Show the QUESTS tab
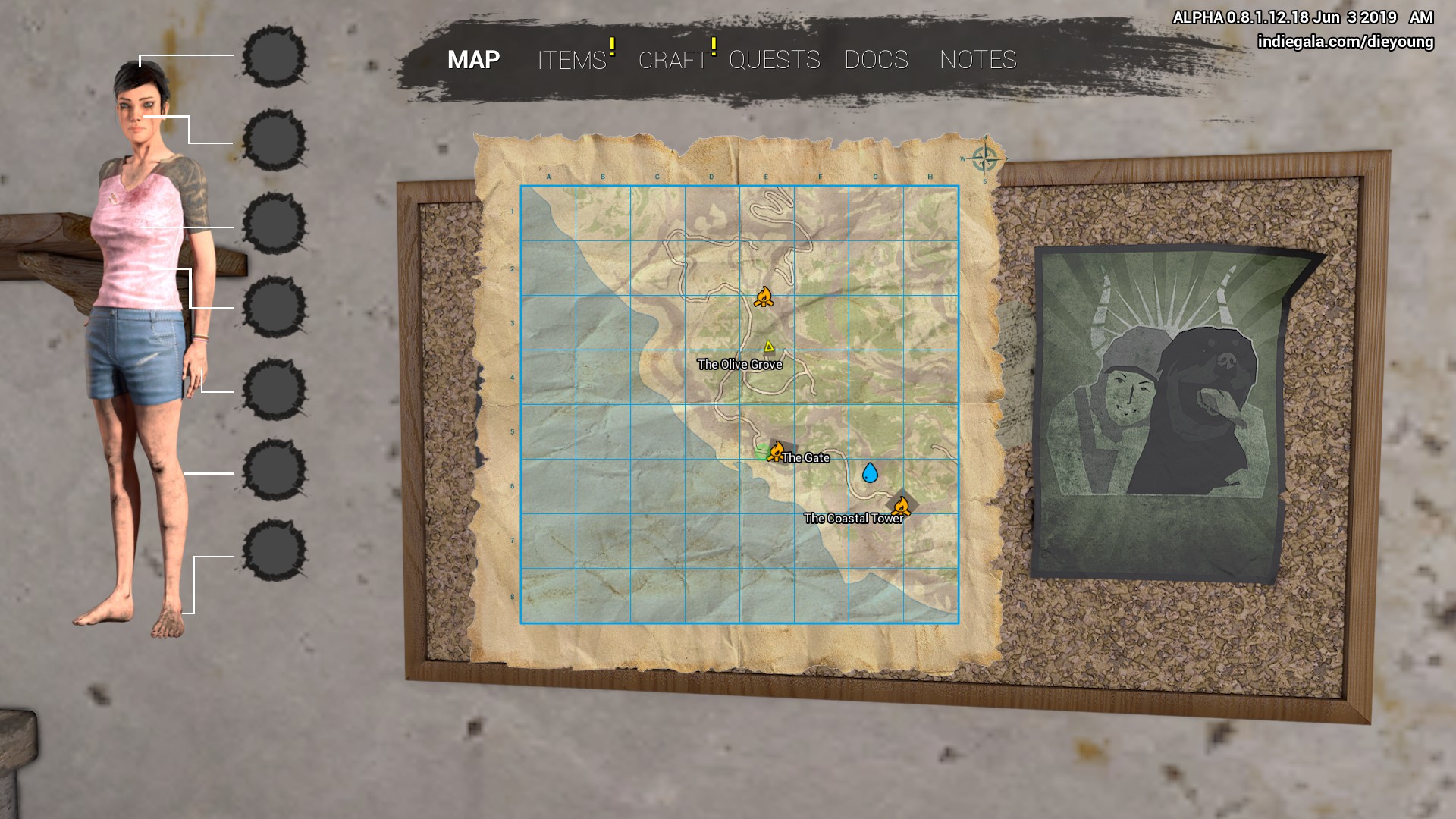Image resolution: width=1456 pixels, height=819 pixels. point(774,60)
